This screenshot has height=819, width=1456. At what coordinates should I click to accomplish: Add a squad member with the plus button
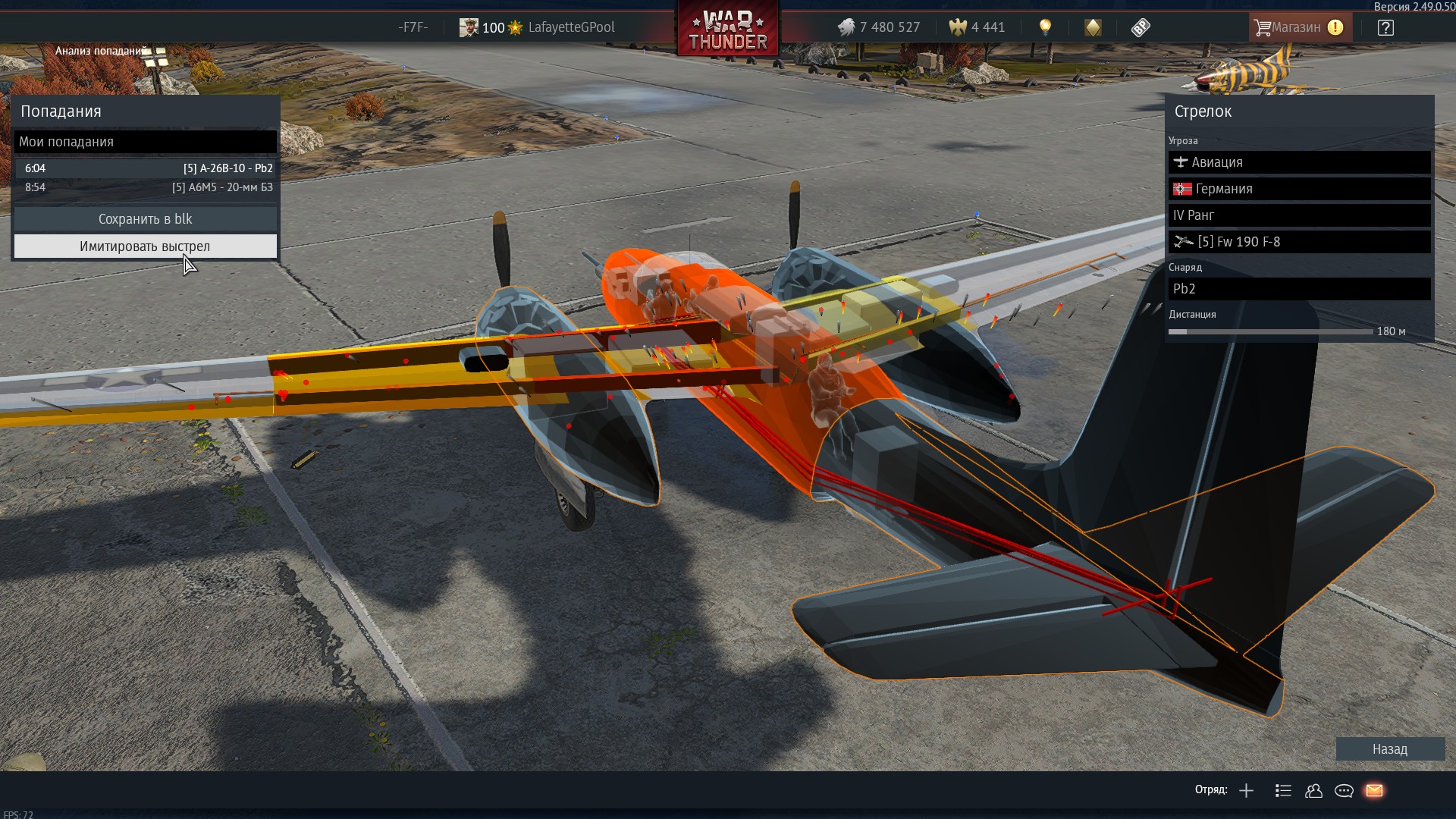[x=1246, y=791]
